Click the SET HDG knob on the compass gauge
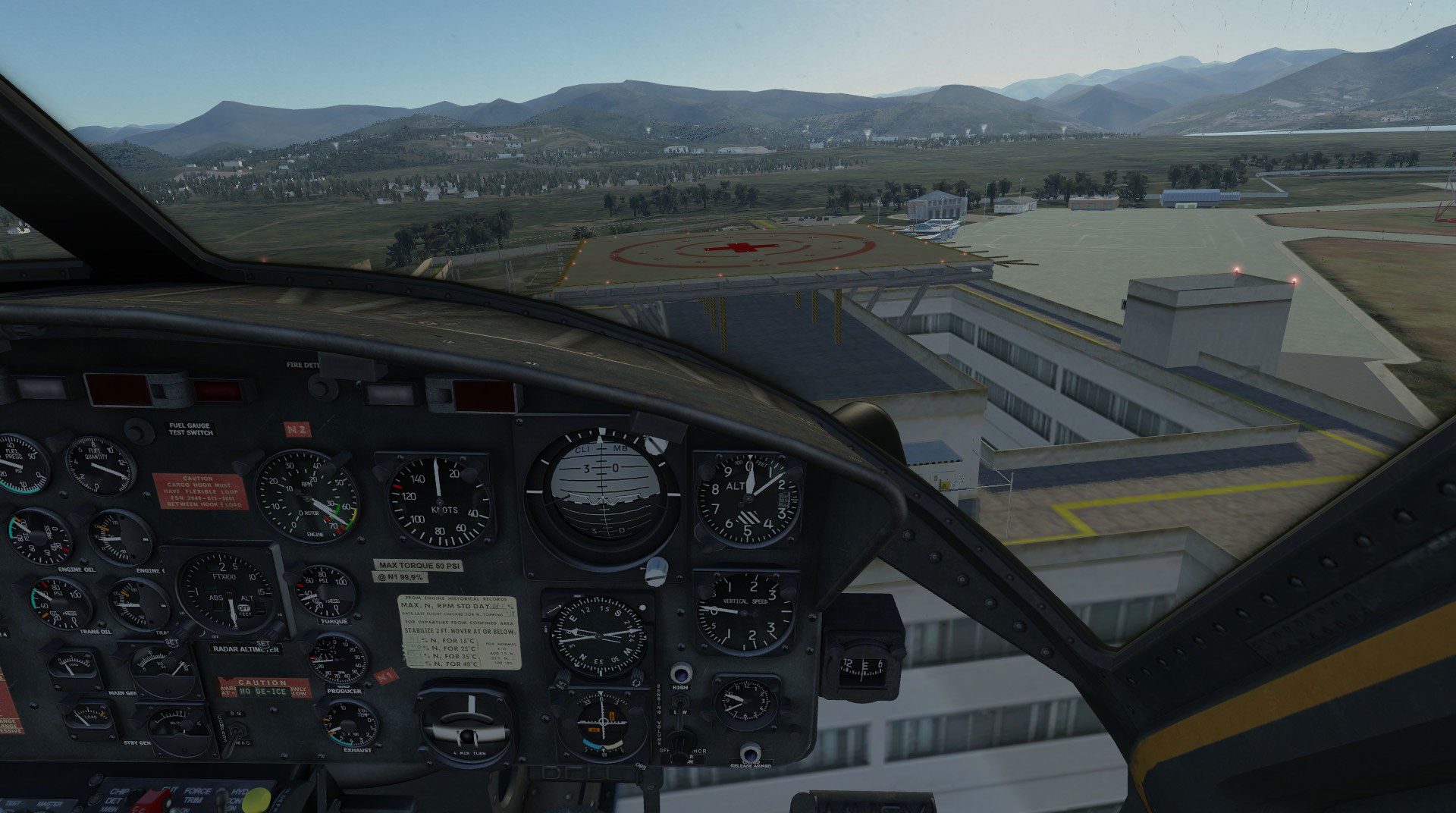Screen dimensions: 1456x813 pos(563,679)
